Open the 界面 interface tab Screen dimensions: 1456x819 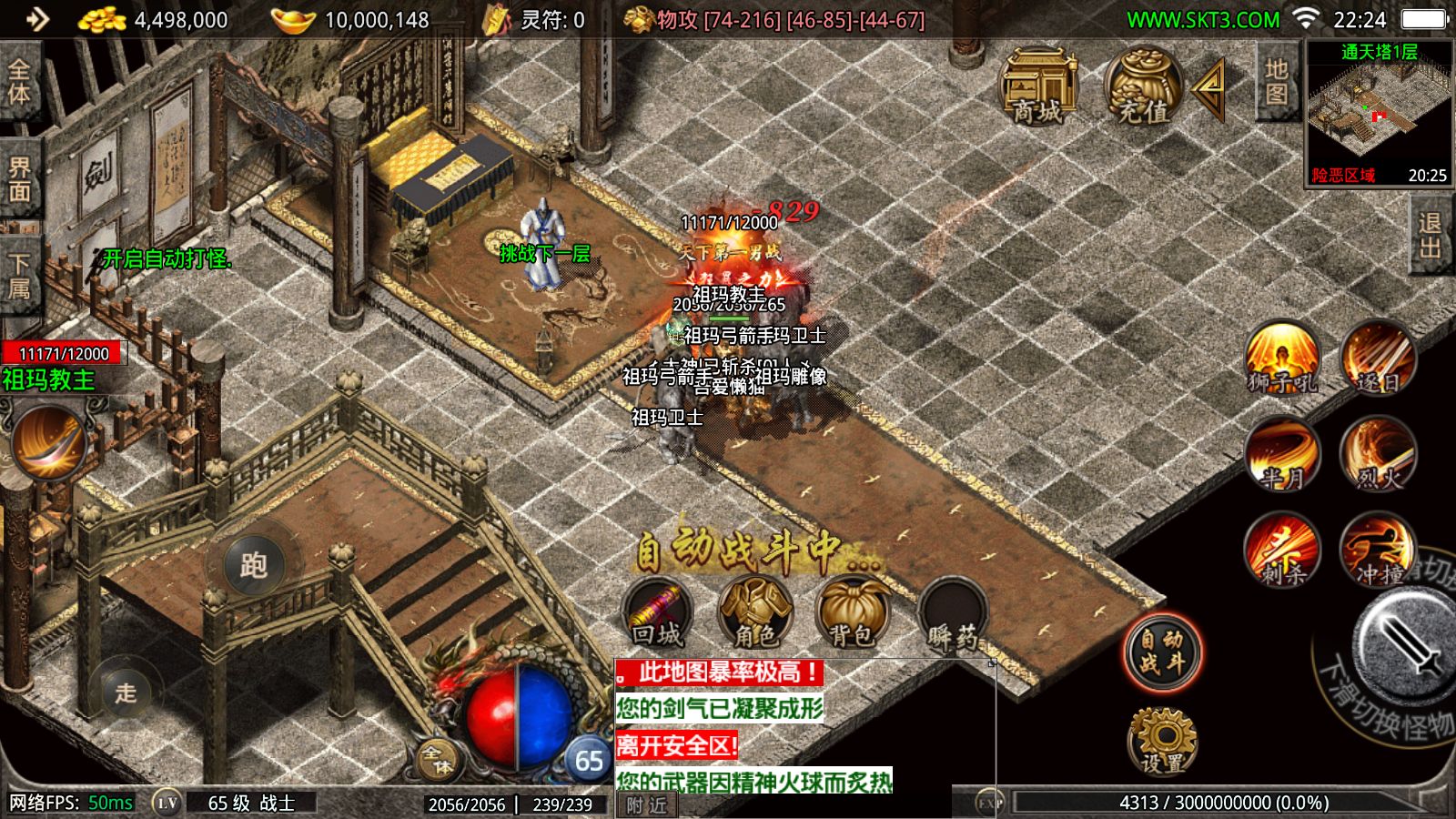tap(20, 179)
